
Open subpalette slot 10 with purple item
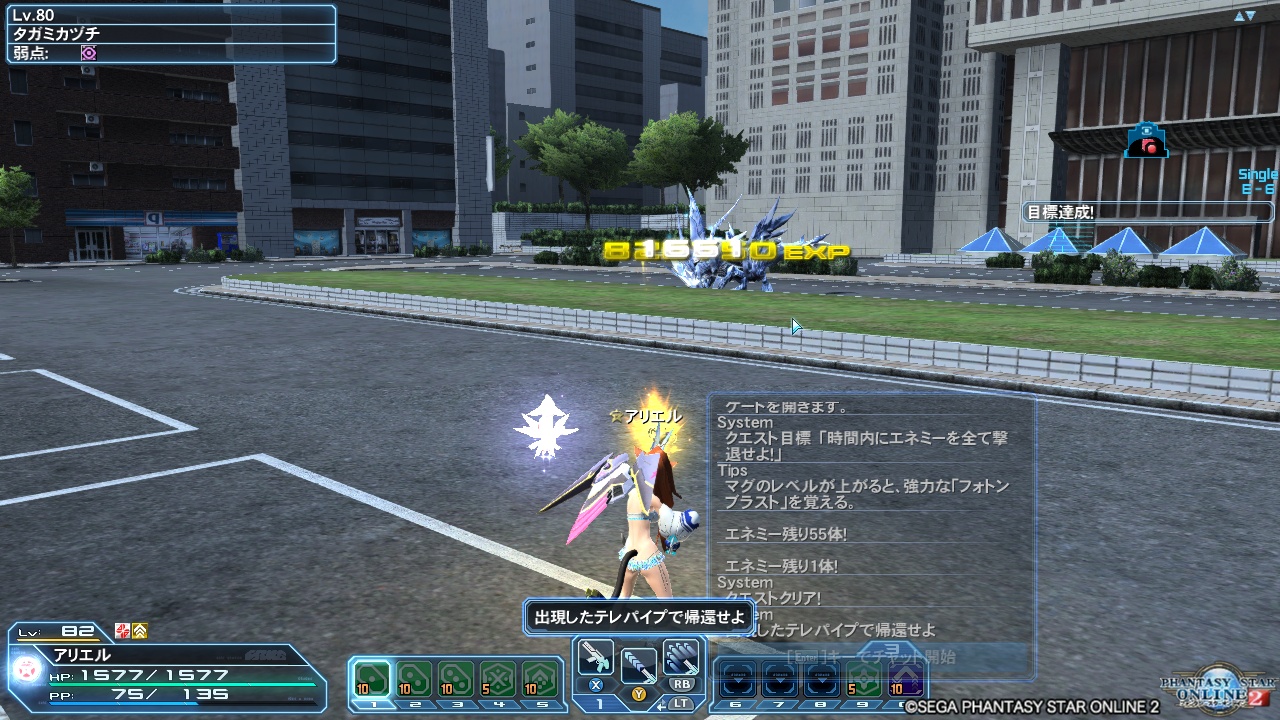pyautogui.click(x=905, y=680)
